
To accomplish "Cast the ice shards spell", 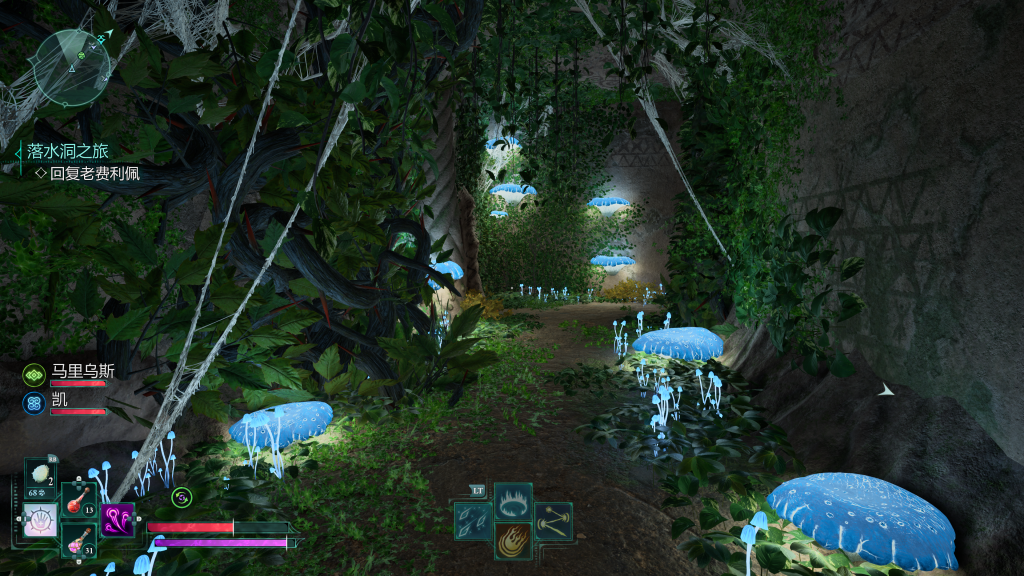I will (x=472, y=520).
